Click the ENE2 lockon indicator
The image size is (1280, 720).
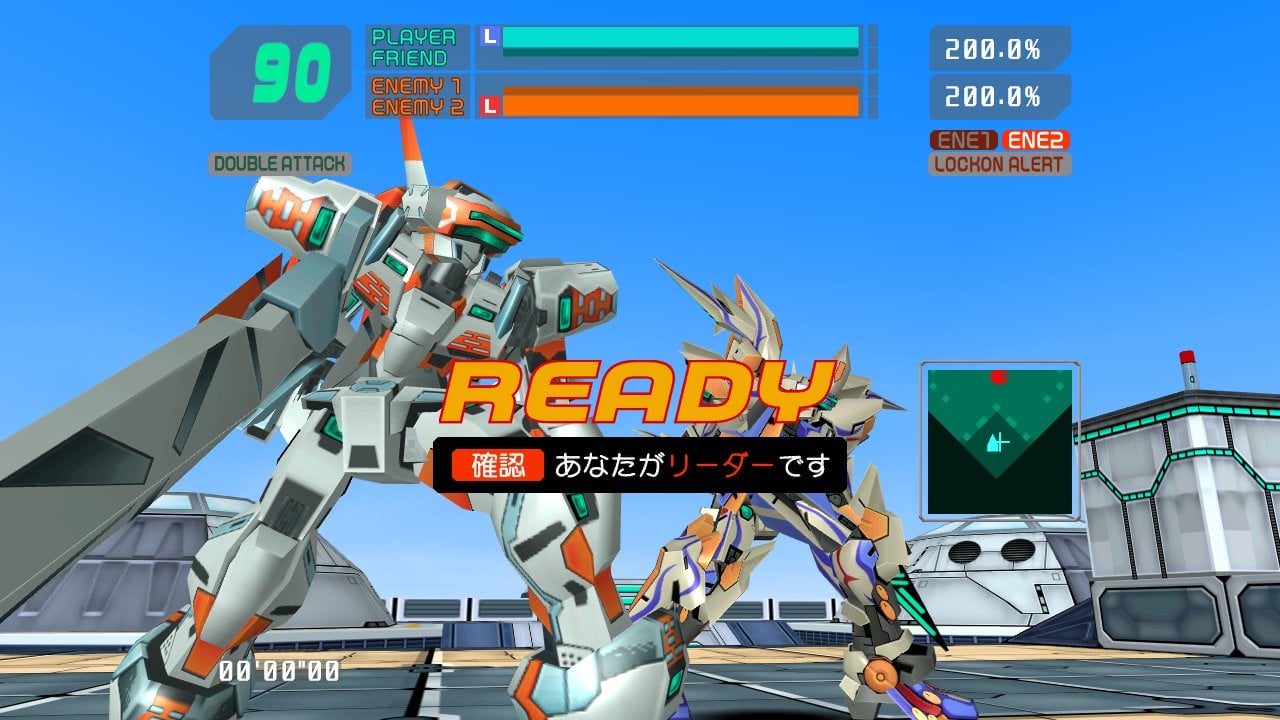(1037, 140)
